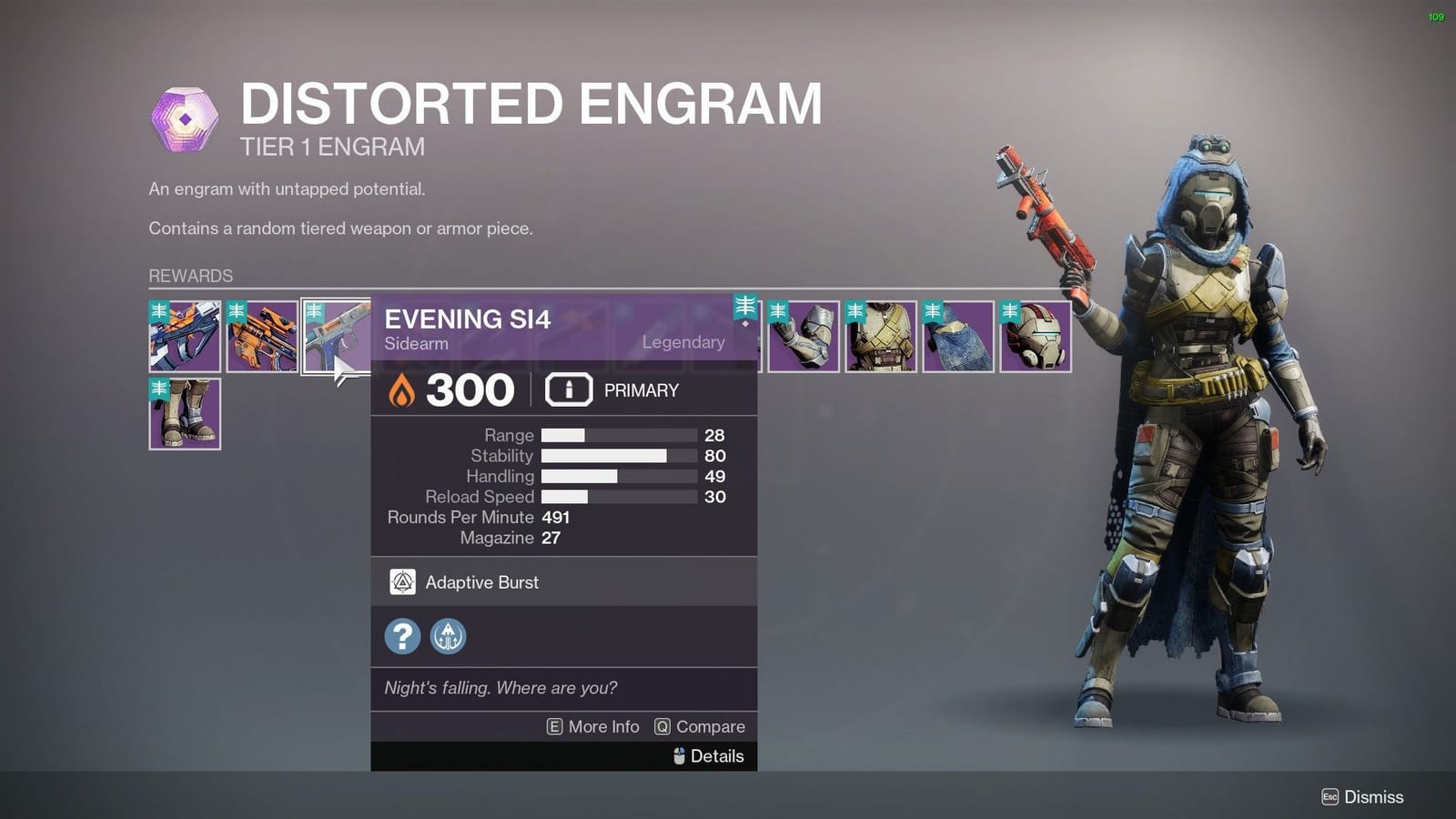This screenshot has height=819, width=1456.
Task: Click the Stability stat bar
Action: [x=605, y=456]
